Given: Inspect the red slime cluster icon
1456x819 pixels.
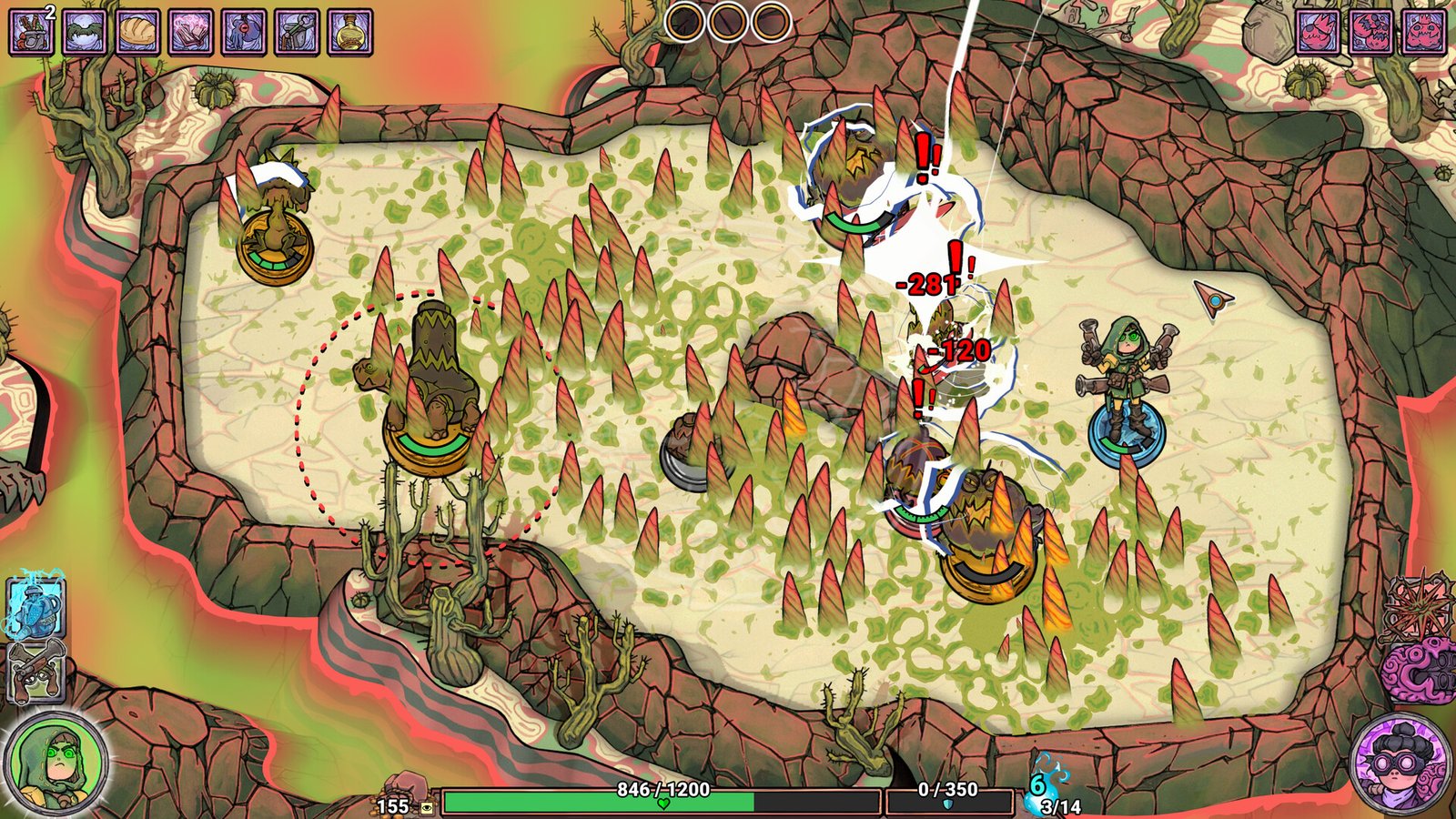Looking at the screenshot, I should [x=1370, y=32].
